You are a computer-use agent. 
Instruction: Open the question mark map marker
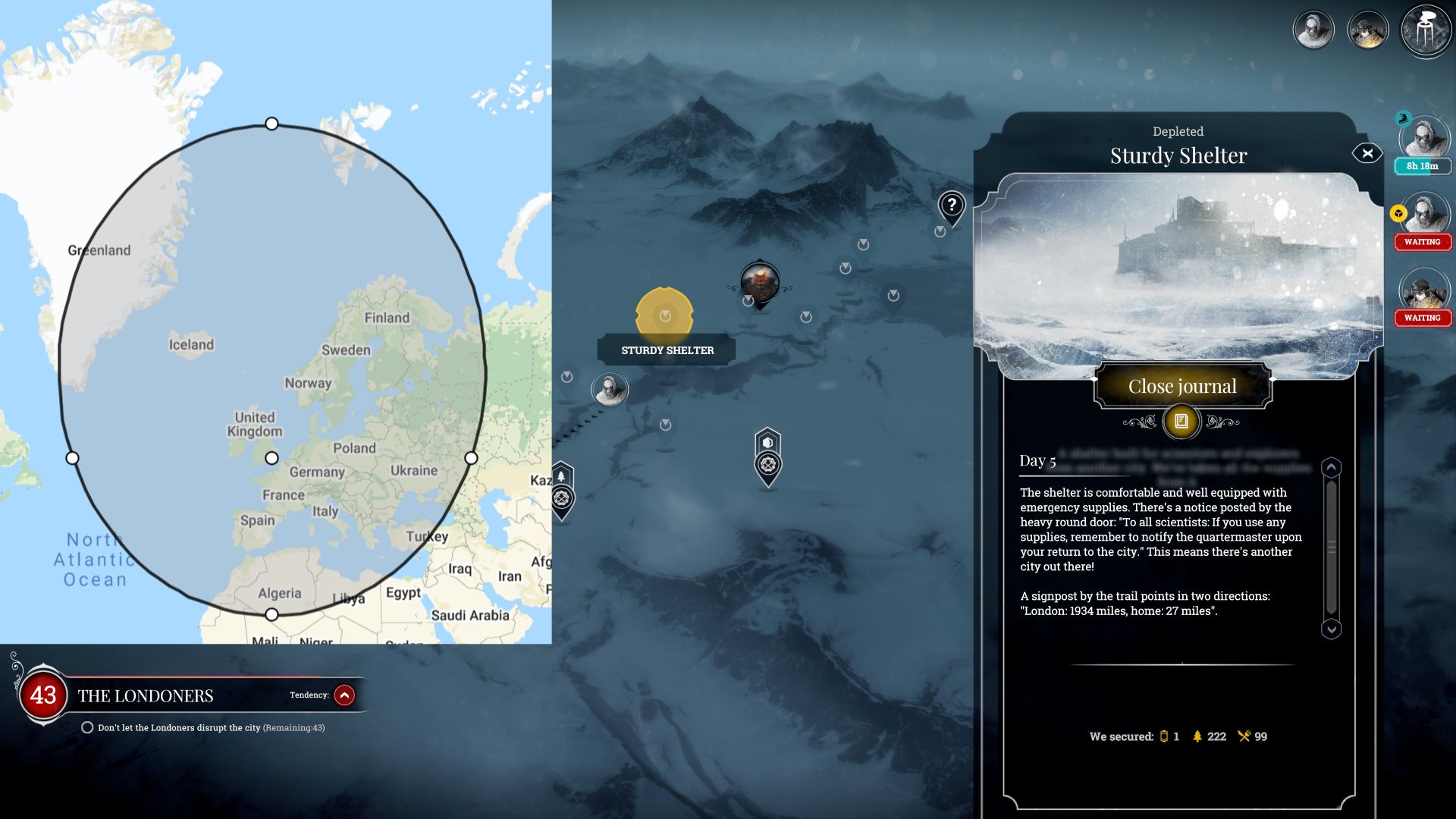[x=950, y=203]
